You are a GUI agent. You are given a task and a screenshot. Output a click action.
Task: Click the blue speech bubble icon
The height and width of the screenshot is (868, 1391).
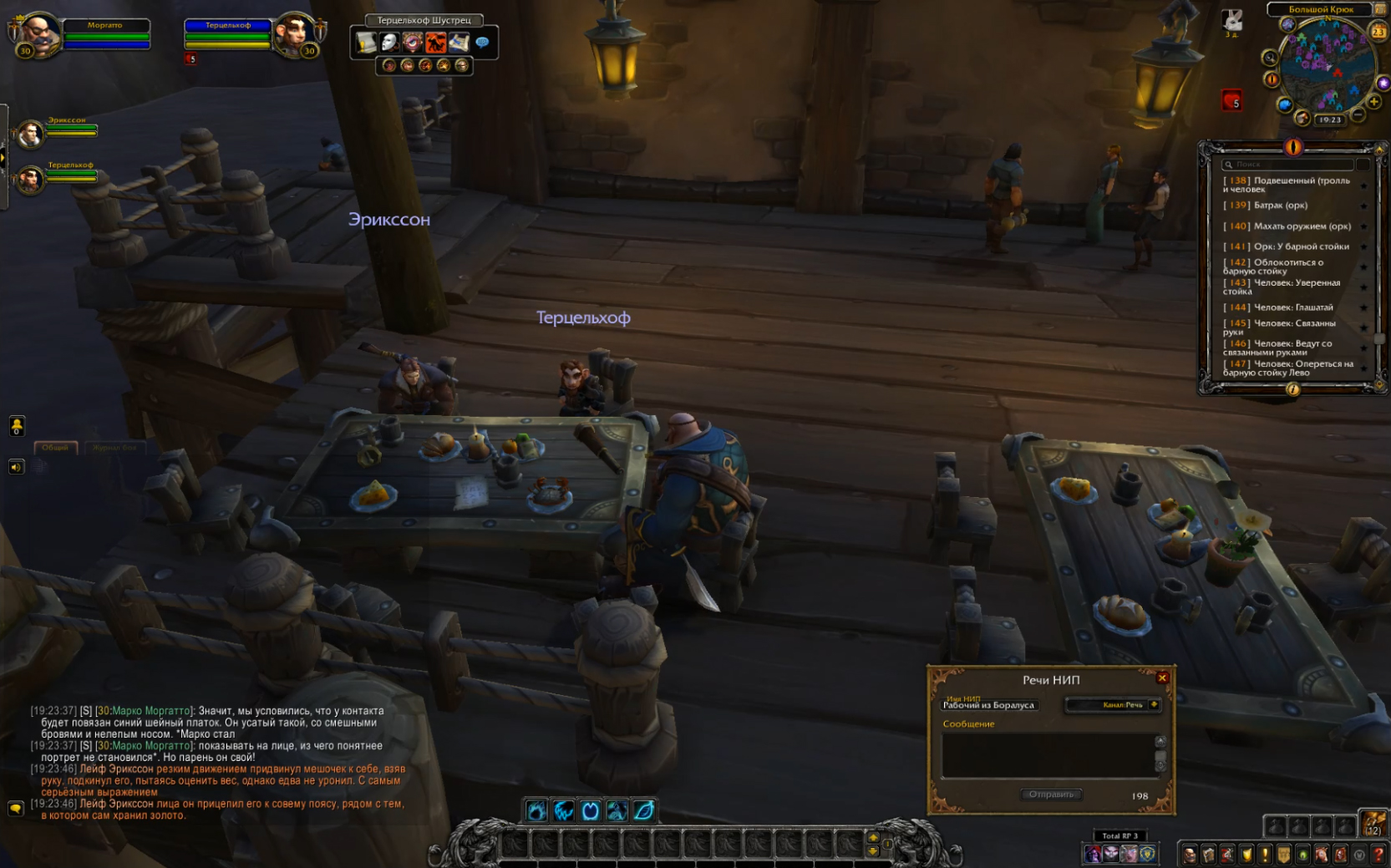coord(482,42)
